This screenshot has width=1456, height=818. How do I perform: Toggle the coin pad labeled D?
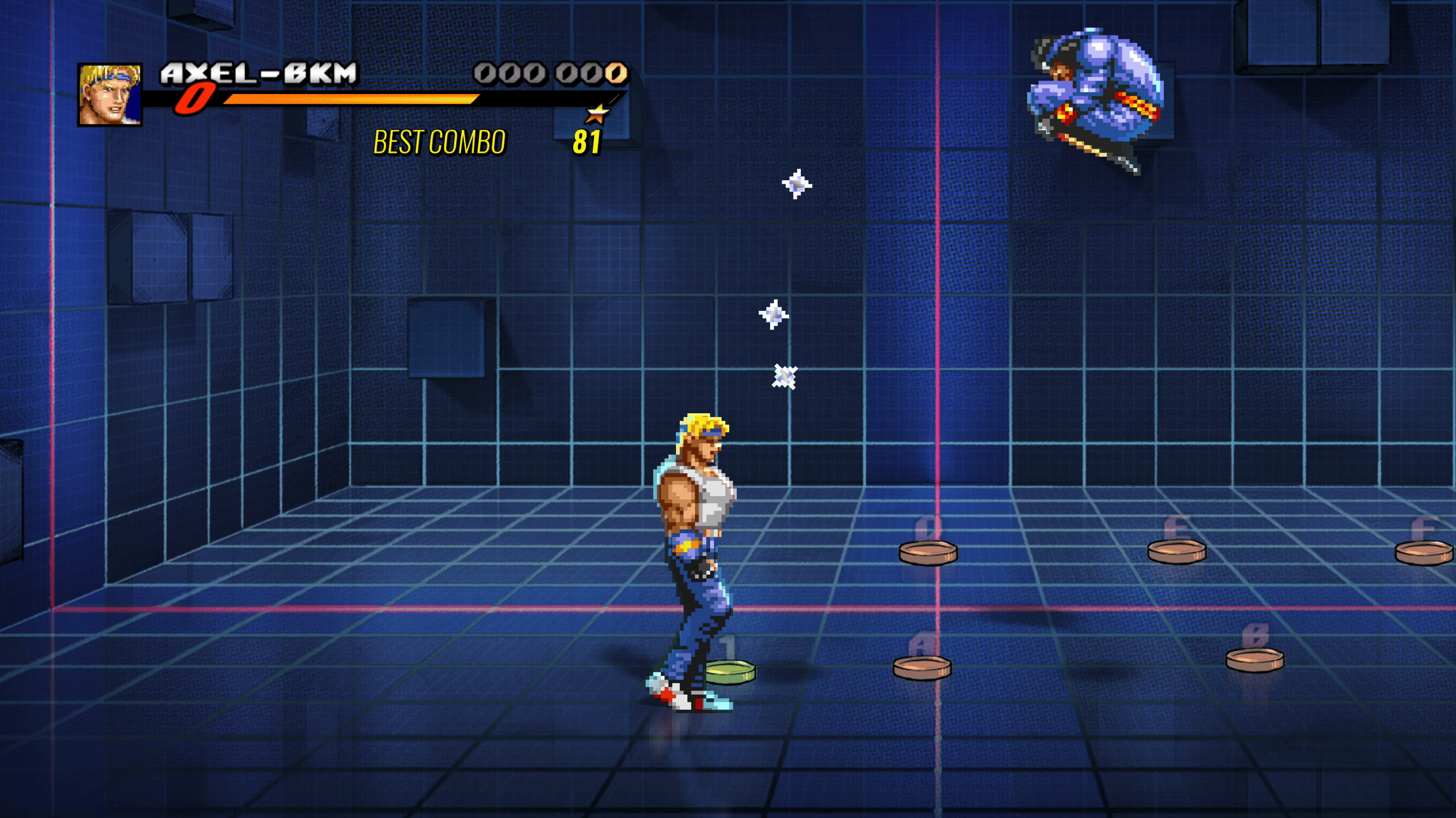[x=929, y=552]
